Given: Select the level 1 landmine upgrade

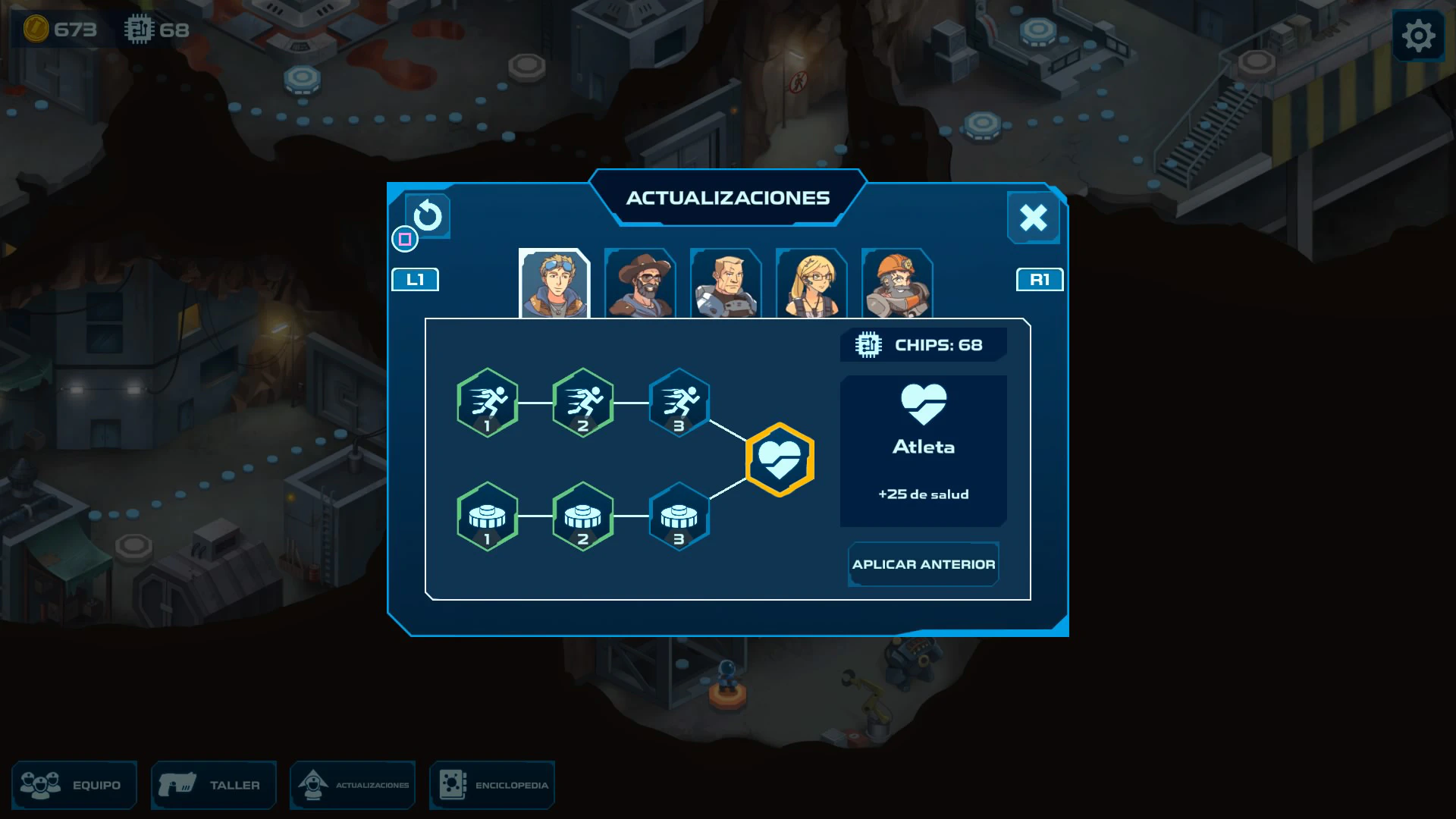Looking at the screenshot, I should 488,516.
